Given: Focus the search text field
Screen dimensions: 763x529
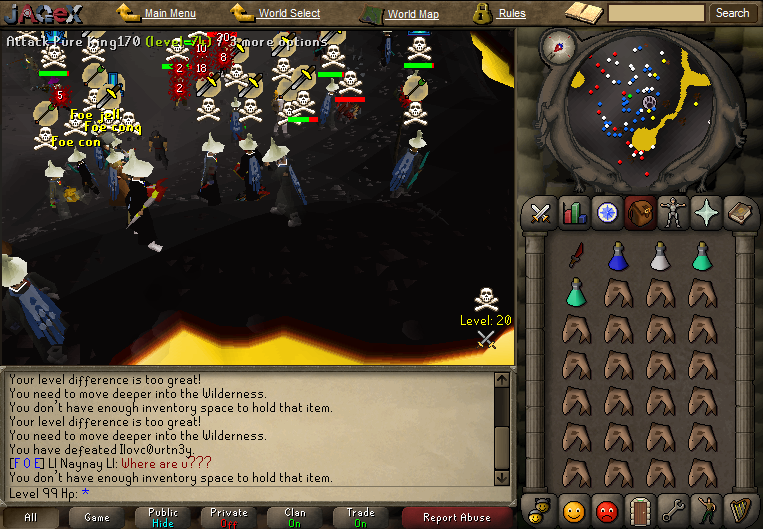Looking at the screenshot, I should [656, 13].
